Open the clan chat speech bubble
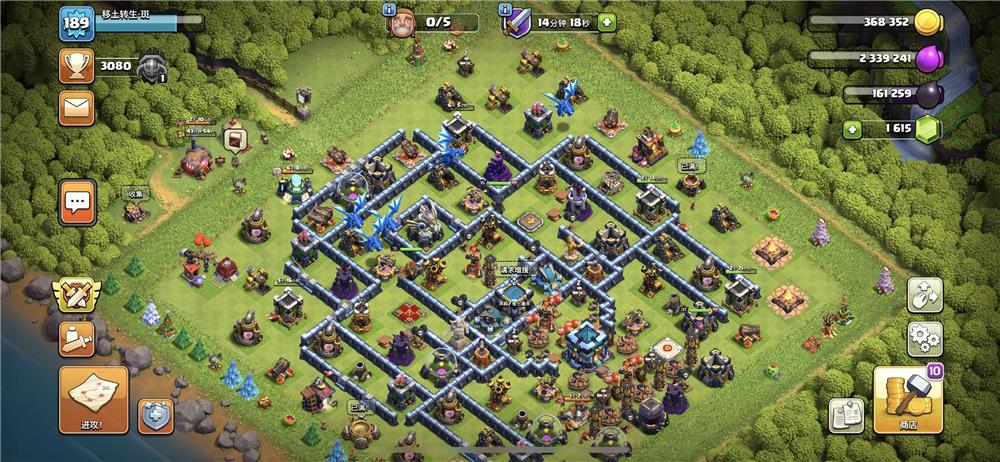The height and width of the screenshot is (462, 1000). click(77, 201)
